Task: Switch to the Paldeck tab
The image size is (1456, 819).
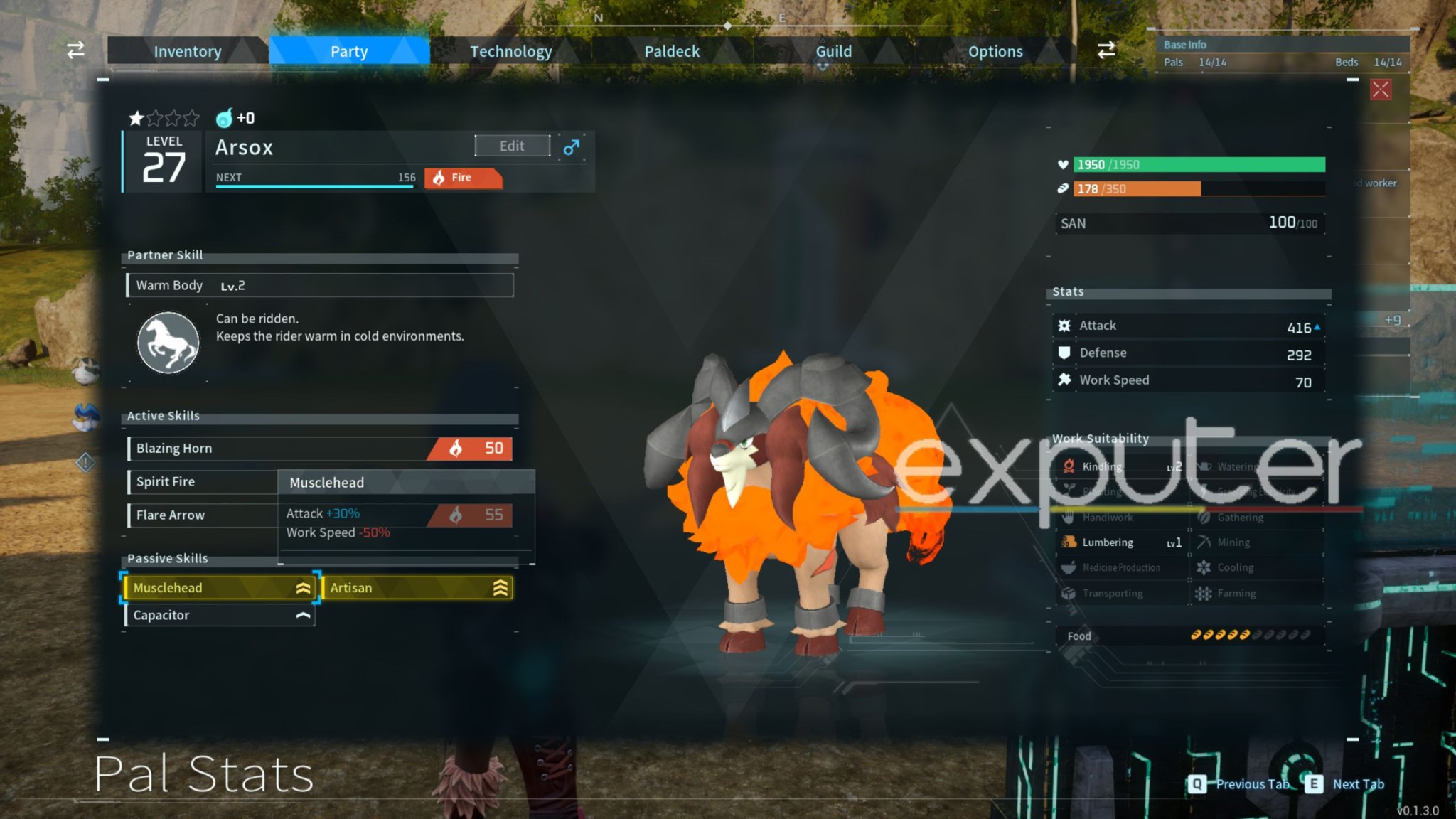Action: click(671, 50)
